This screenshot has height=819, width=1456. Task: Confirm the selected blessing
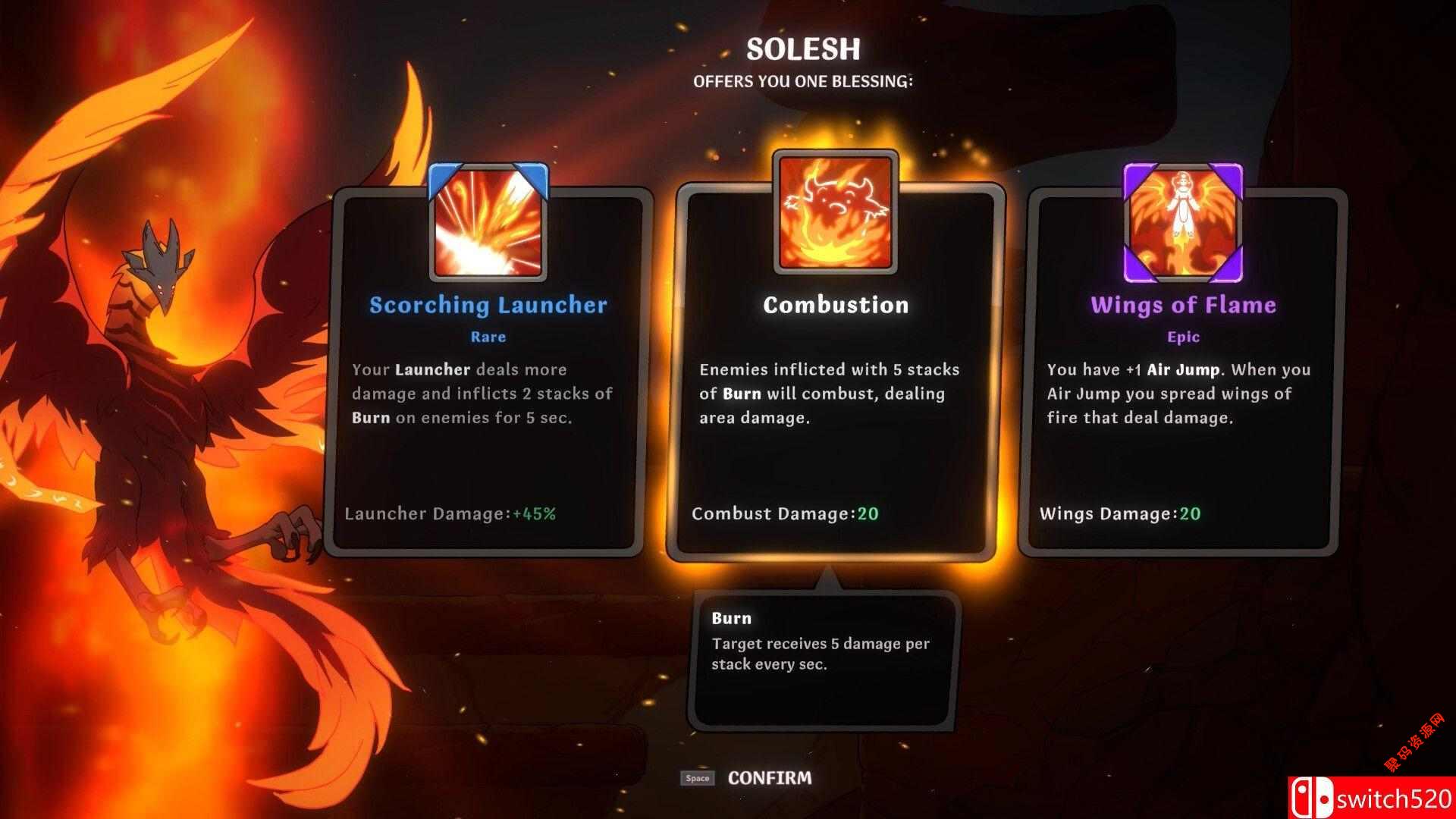(768, 777)
